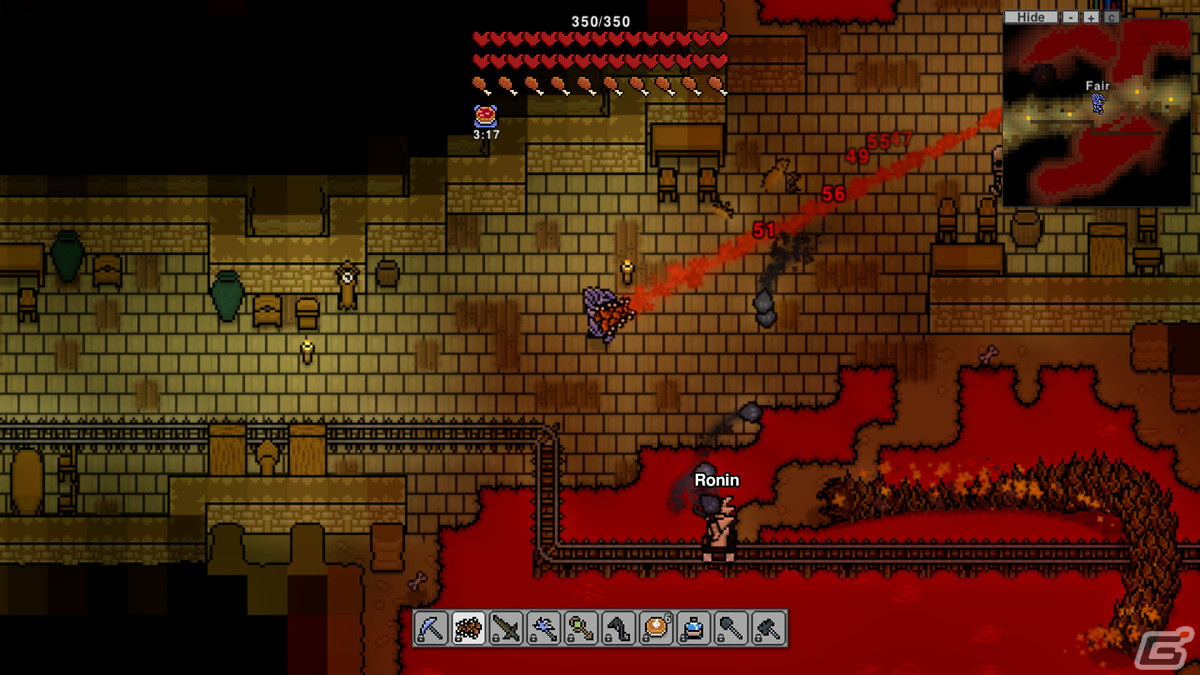Select the dark hammer hotbar slot
The width and height of the screenshot is (1200, 675).
[x=768, y=628]
